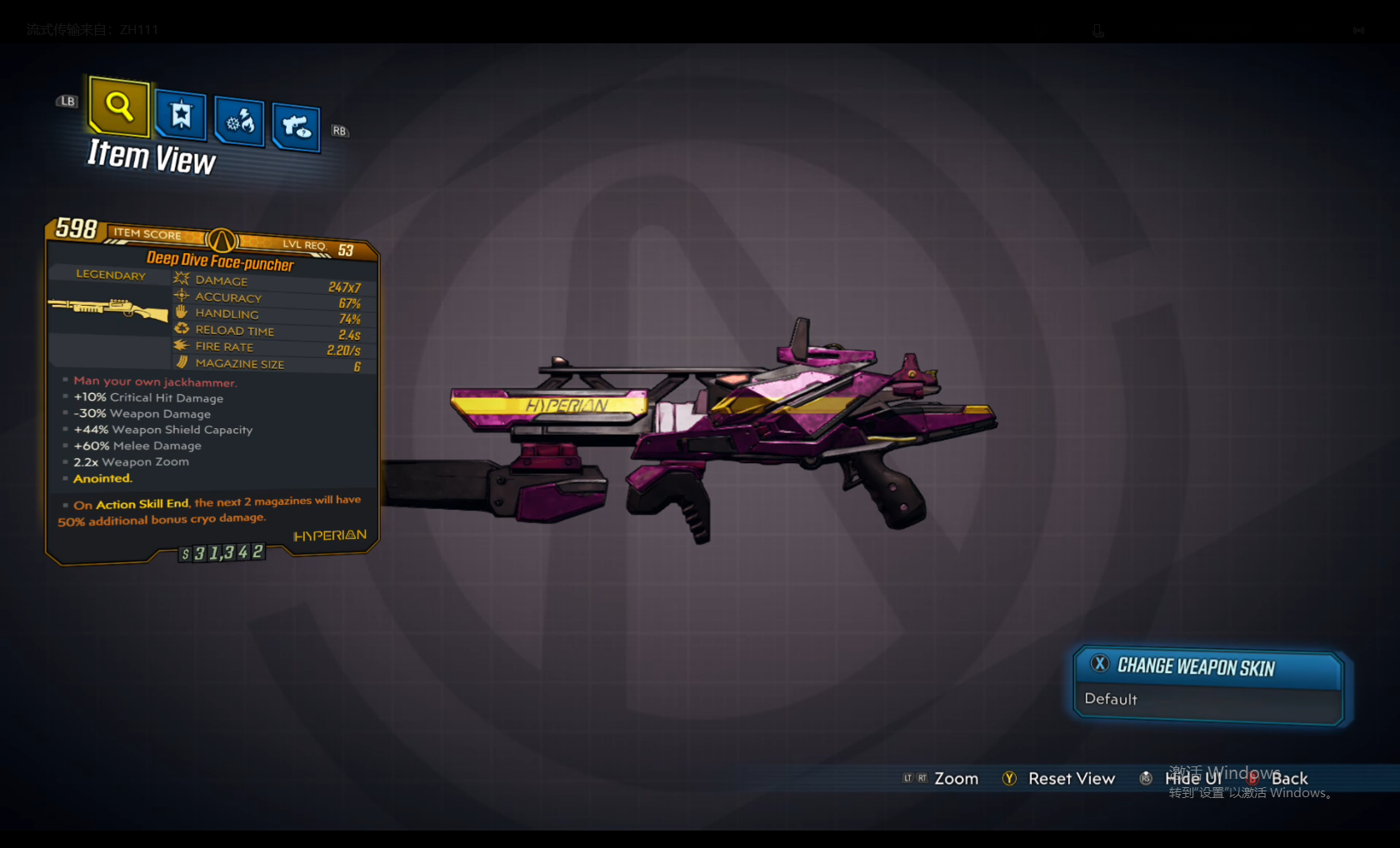1400x848 pixels.
Task: Open the gun with question mark info icon
Action: click(295, 126)
